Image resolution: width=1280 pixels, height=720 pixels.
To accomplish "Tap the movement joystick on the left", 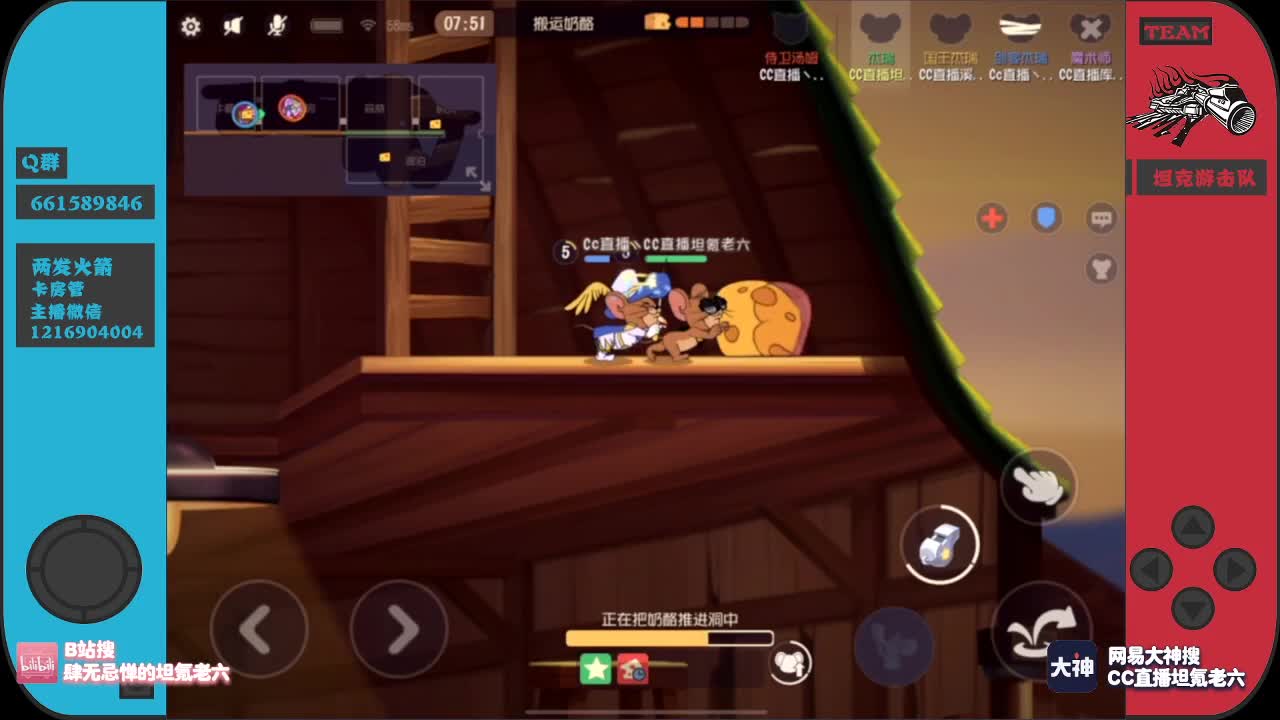I will click(x=83, y=568).
